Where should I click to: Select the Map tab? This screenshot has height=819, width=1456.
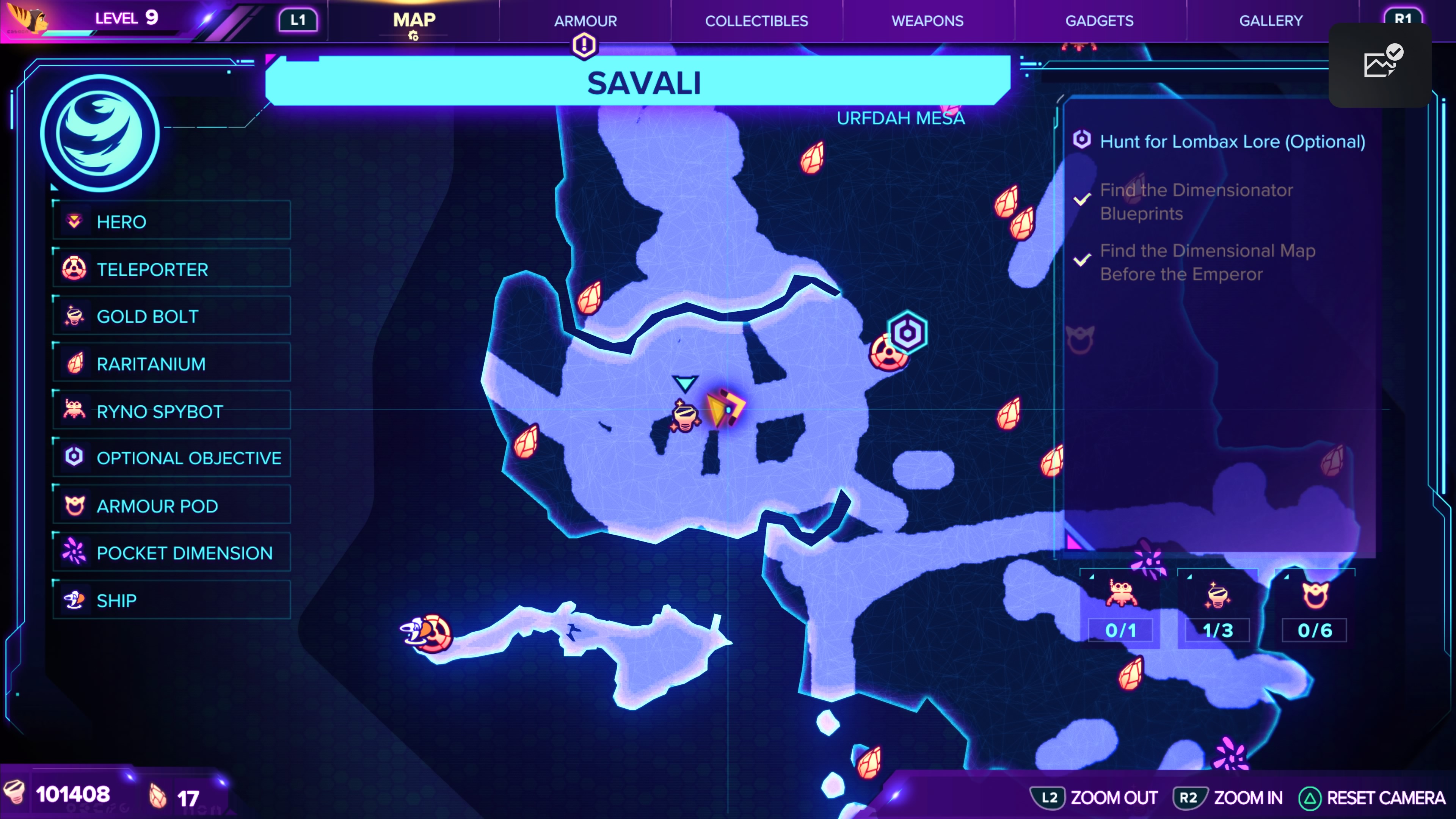[414, 21]
